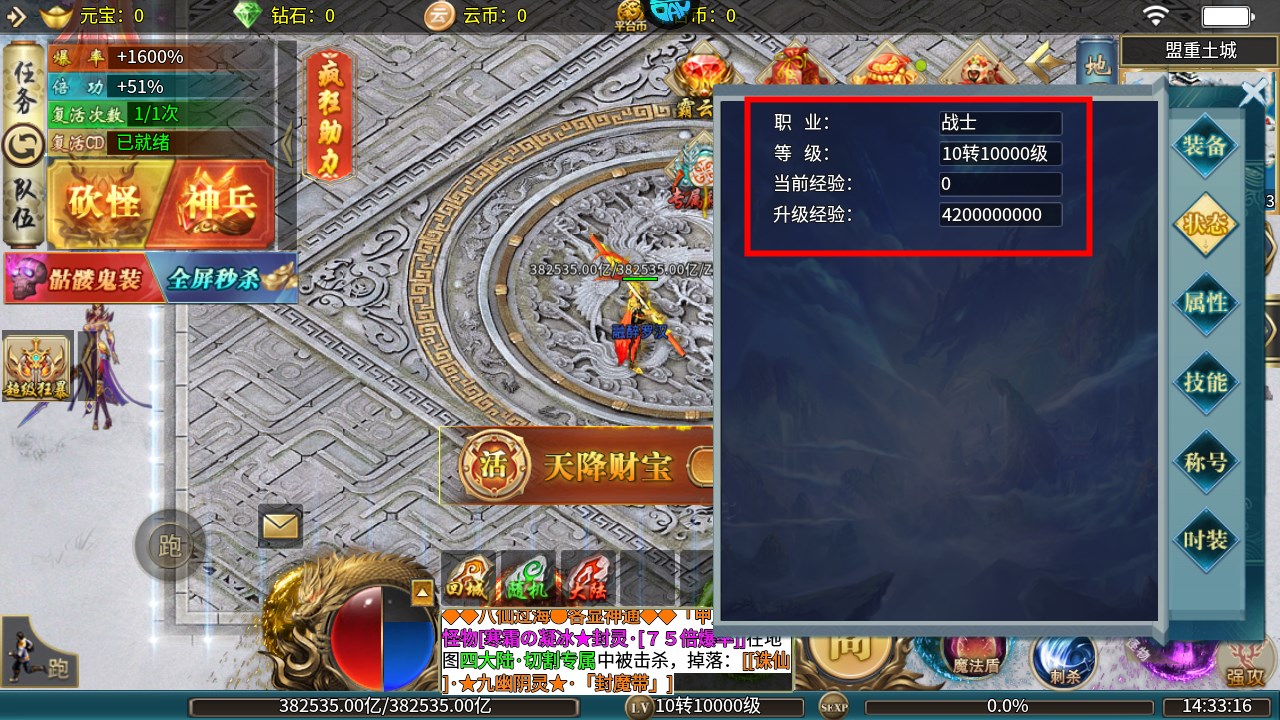
Task: Open the 大陆 continent teleport icon
Action: (x=588, y=578)
